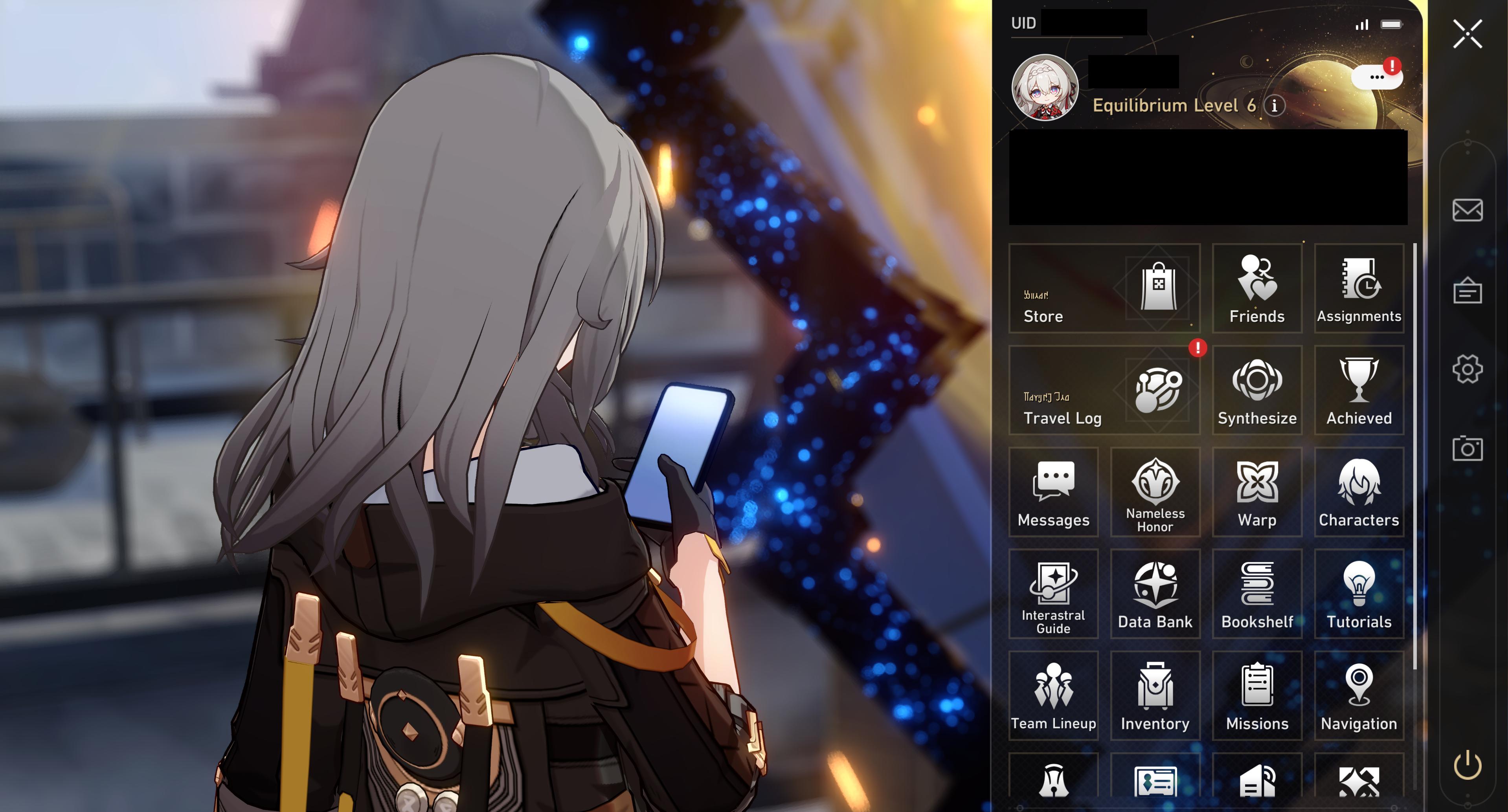
Task: Open the Friends menu
Action: tap(1257, 289)
